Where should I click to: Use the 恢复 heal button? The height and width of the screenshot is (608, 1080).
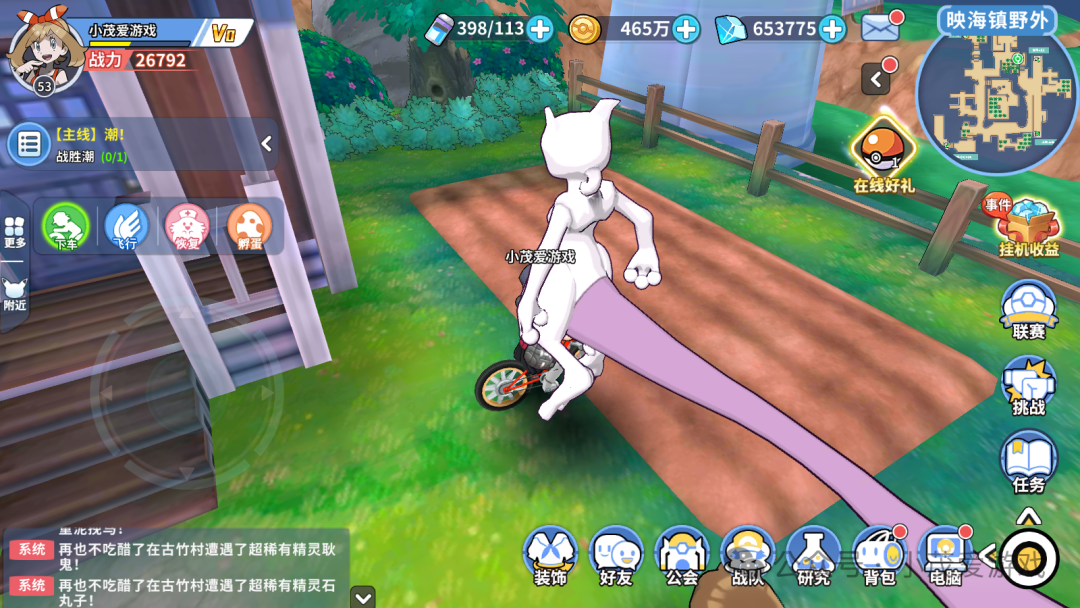pos(187,226)
